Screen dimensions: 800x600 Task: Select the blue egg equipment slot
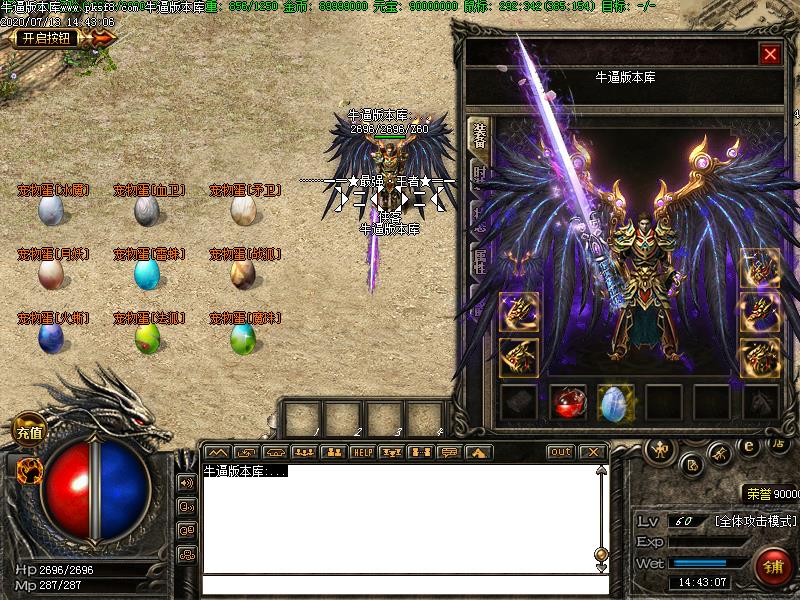[x=616, y=402]
